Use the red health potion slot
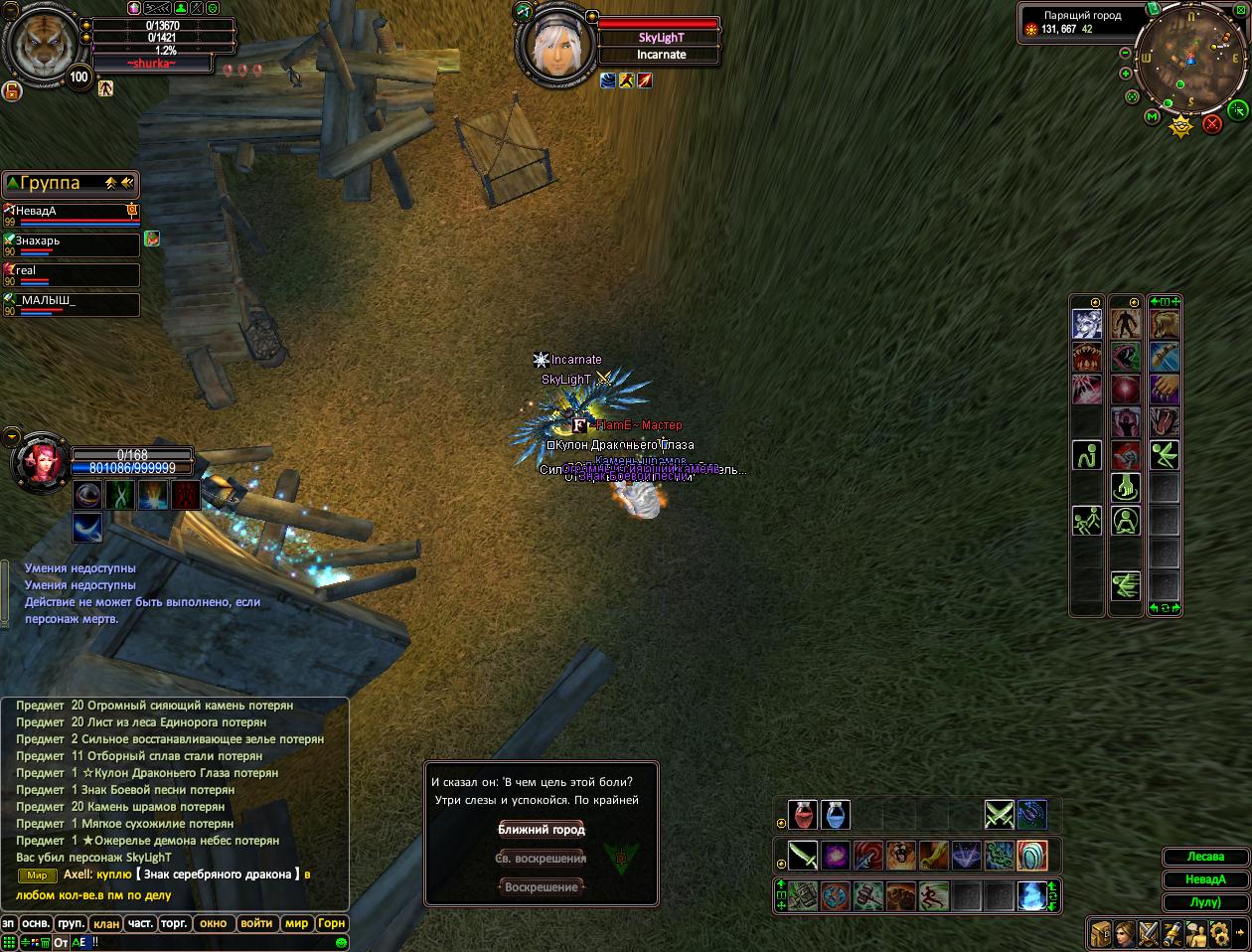Viewport: 1252px width, 952px height. 803,815
